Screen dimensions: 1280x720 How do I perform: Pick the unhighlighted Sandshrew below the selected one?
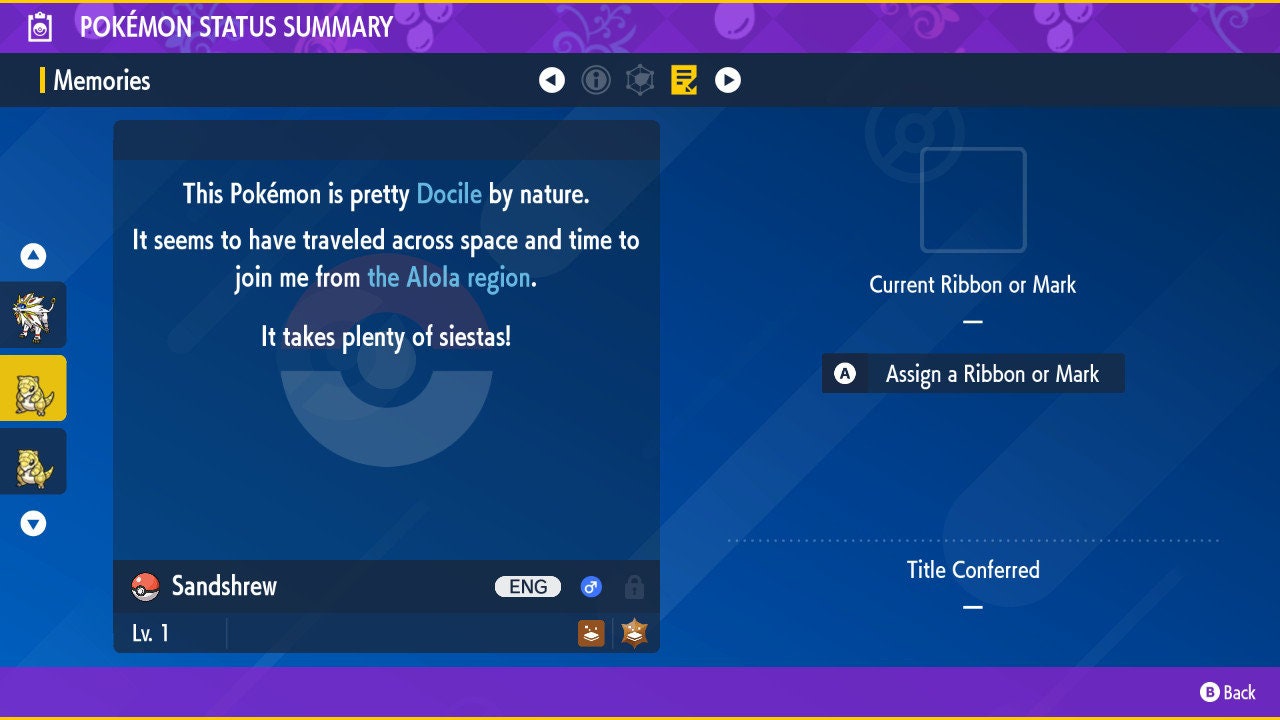point(33,462)
